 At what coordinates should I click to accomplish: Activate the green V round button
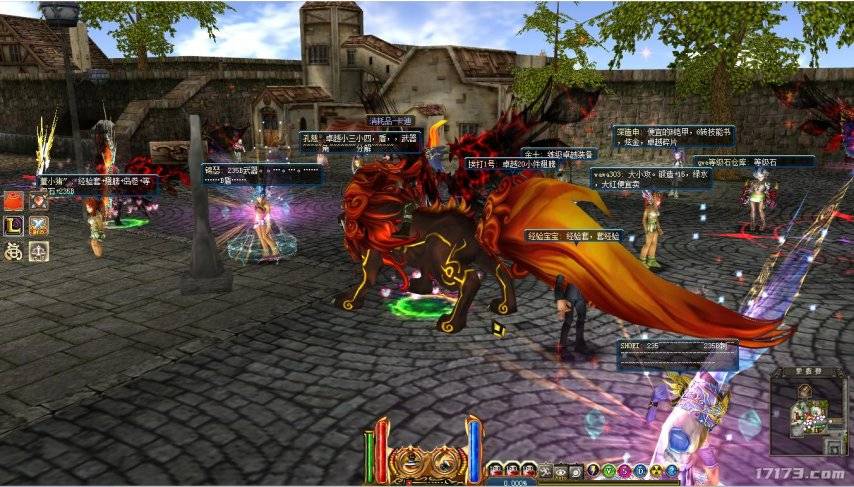point(609,471)
